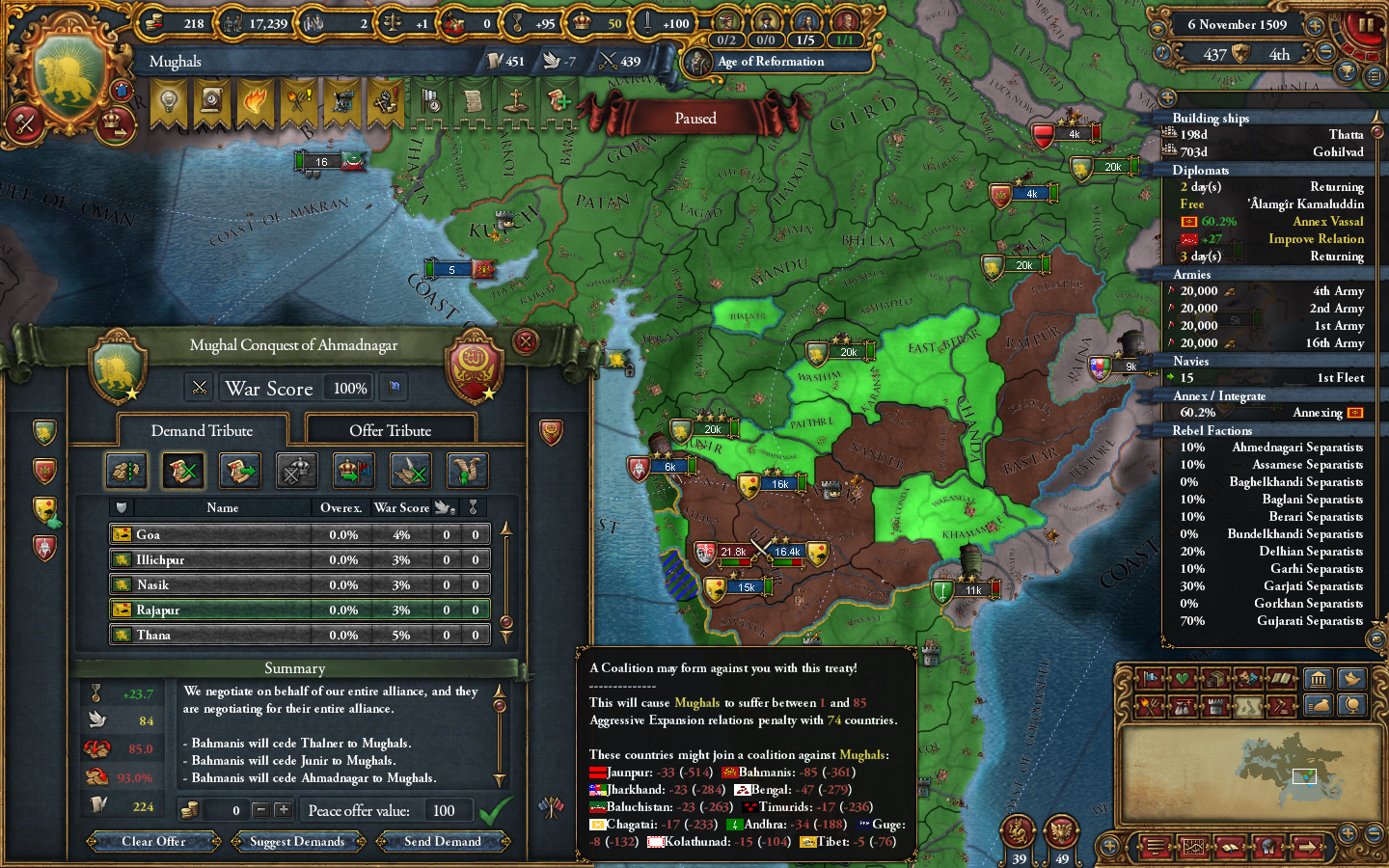The image size is (1389, 868).
Task: Unpause the game via the Paused banner
Action: [695, 117]
